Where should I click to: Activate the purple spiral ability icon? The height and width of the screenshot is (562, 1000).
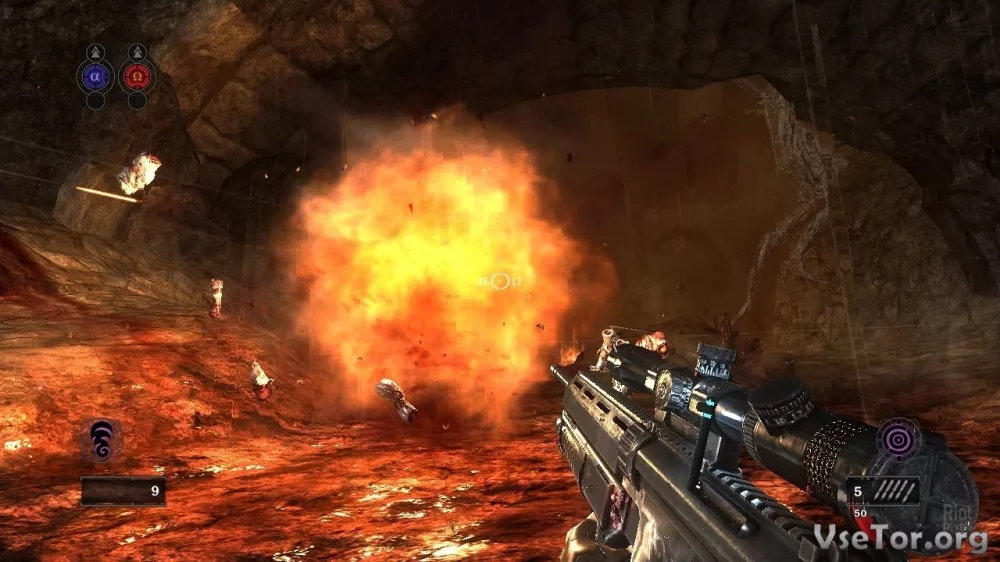(x=101, y=440)
